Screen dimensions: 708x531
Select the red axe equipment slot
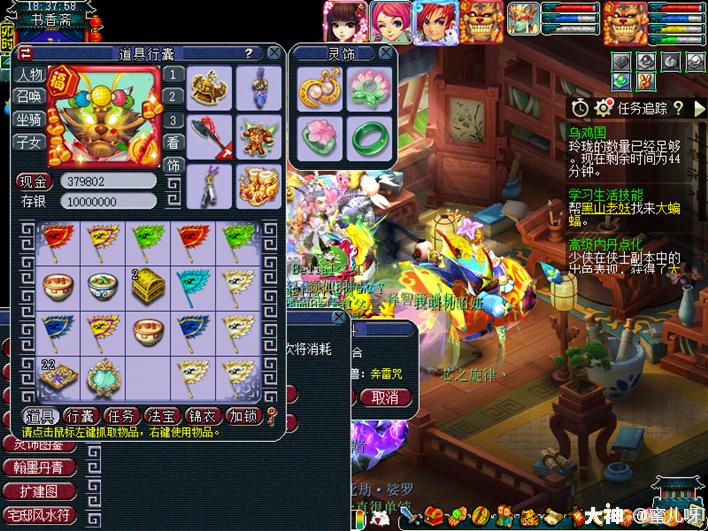pyautogui.click(x=210, y=137)
